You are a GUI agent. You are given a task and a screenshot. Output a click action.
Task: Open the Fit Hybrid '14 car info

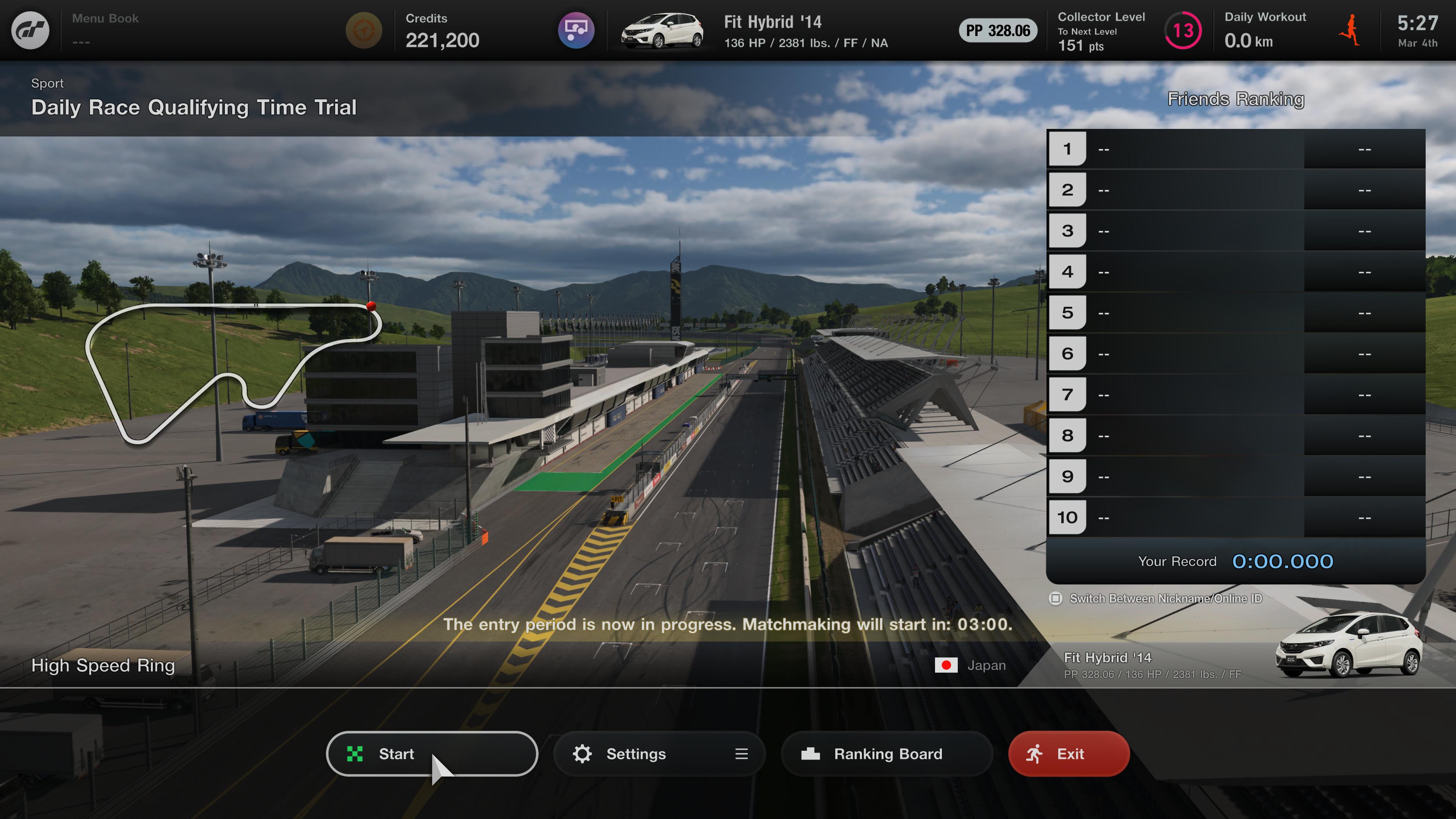pyautogui.click(x=772, y=30)
